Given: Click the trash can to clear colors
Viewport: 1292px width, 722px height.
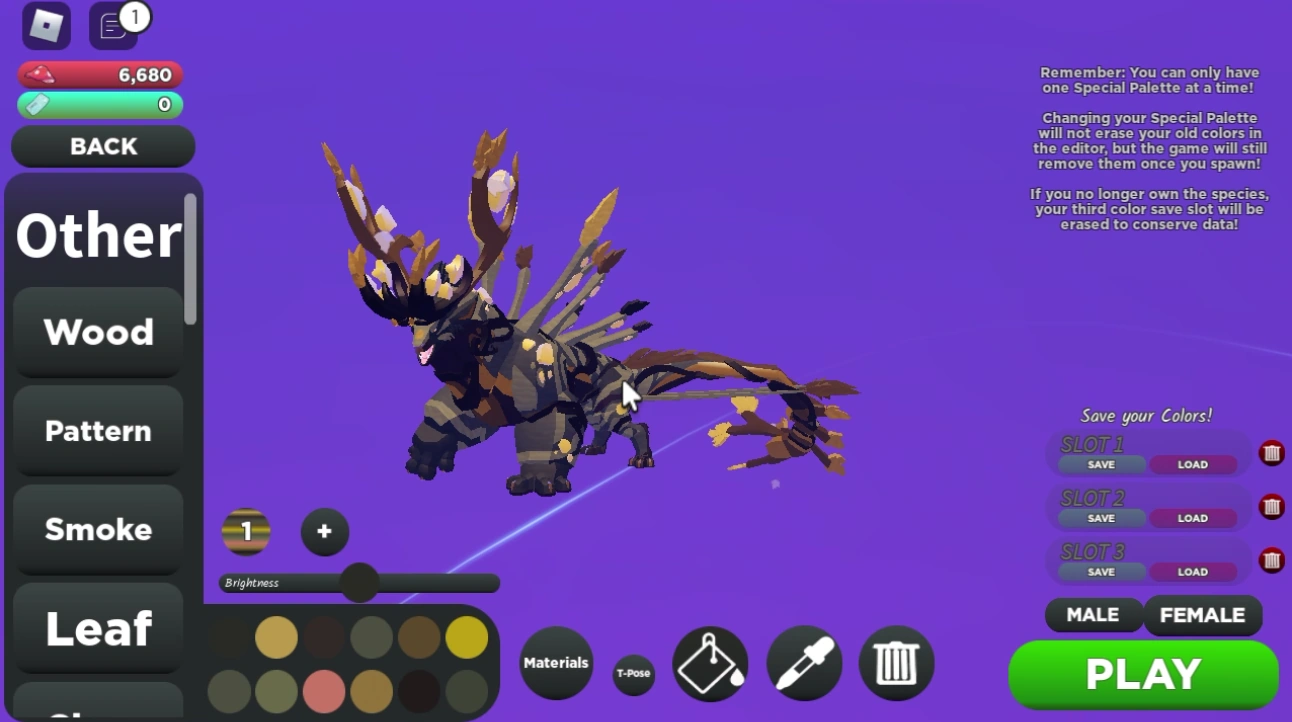Looking at the screenshot, I should point(897,663).
